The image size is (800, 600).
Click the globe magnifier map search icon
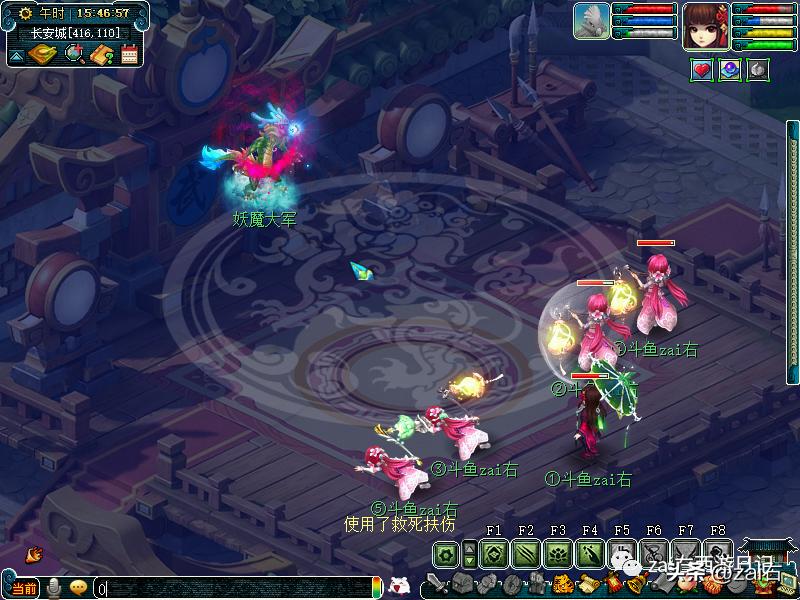pyautogui.click(x=73, y=55)
